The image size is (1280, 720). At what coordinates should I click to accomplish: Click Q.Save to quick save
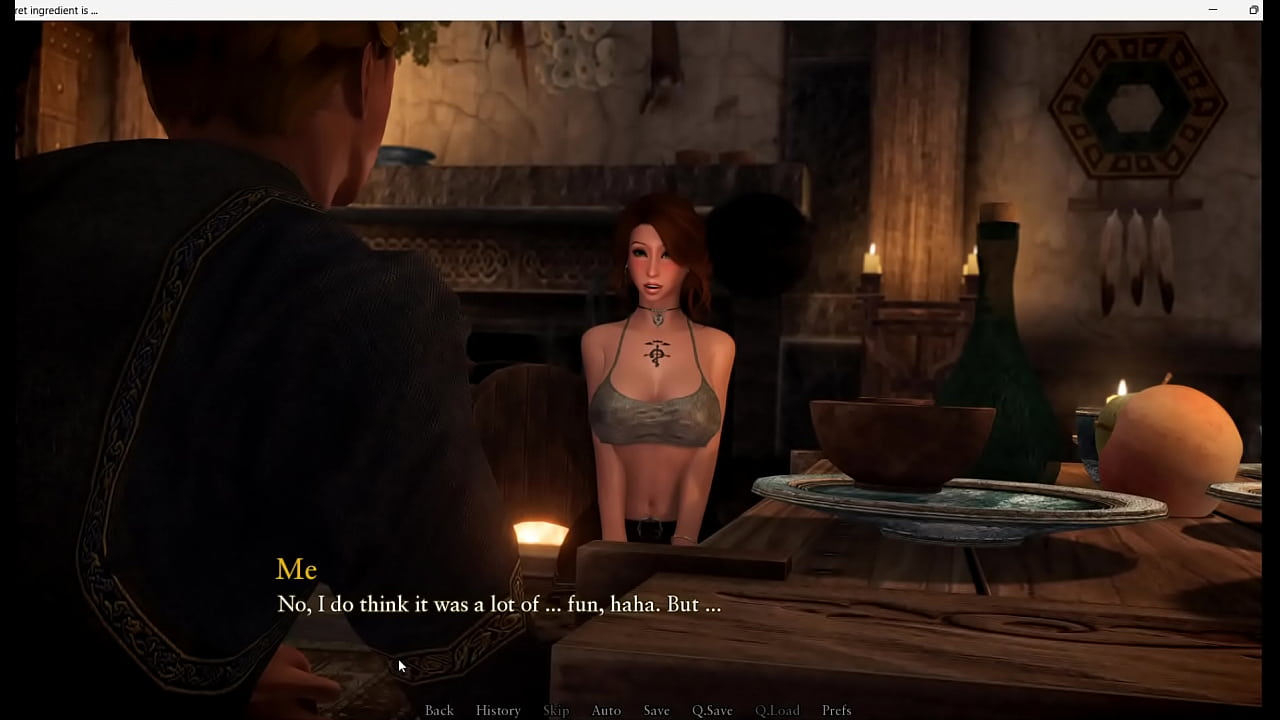point(711,710)
